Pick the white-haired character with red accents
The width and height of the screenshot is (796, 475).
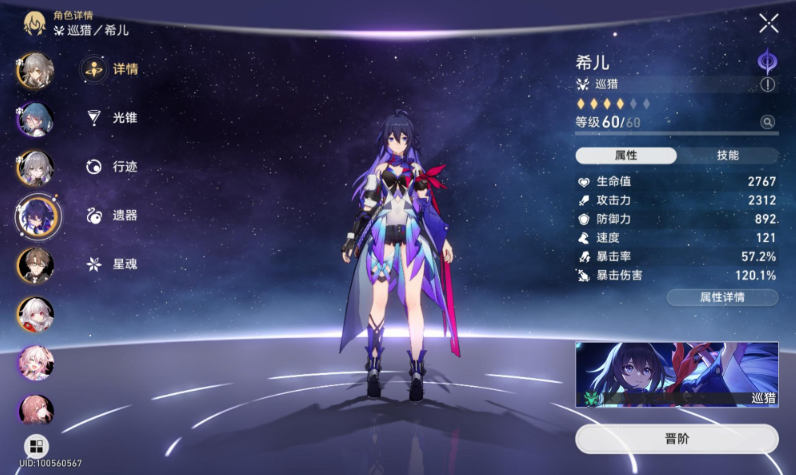pyautogui.click(x=35, y=314)
